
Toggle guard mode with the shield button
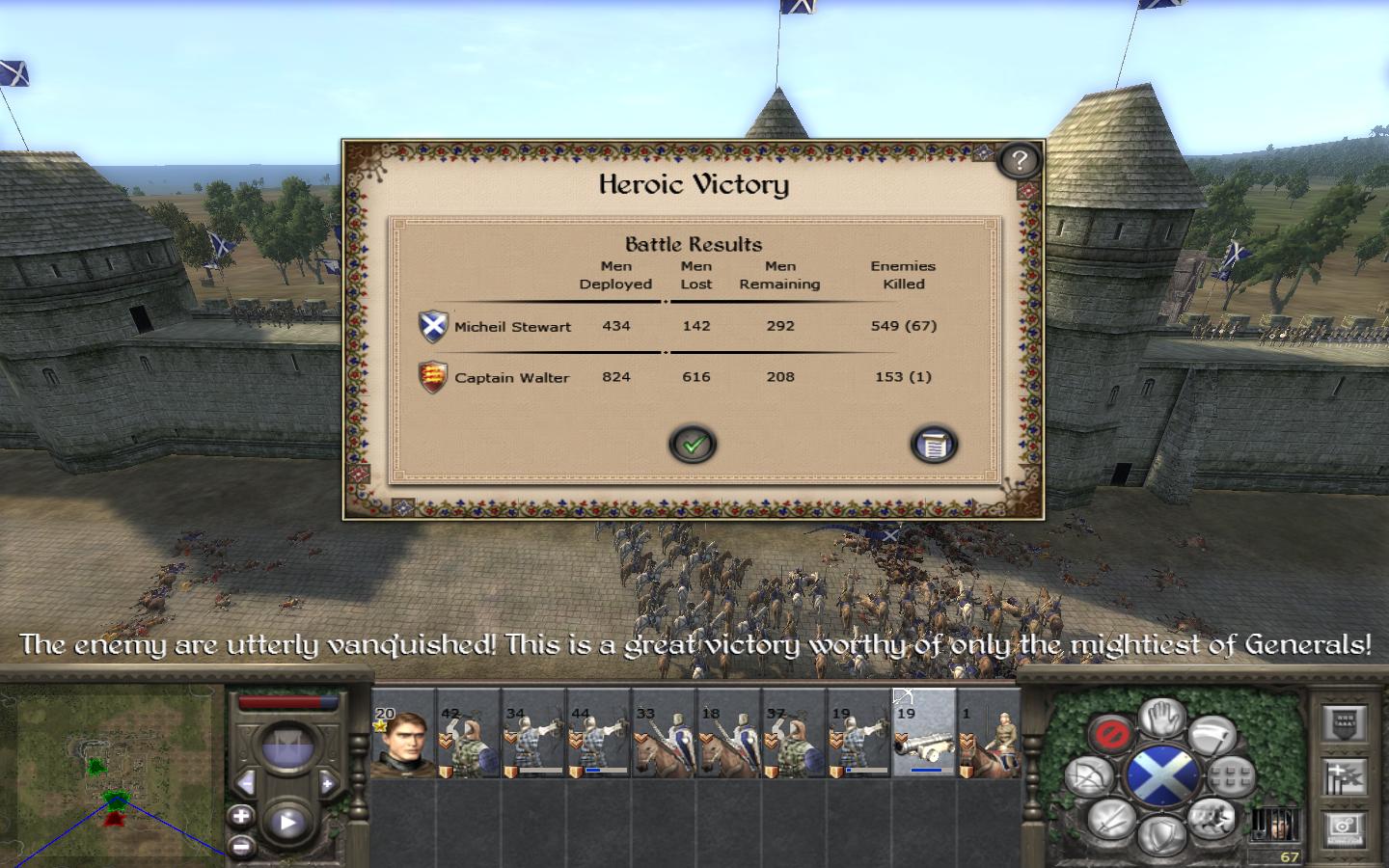[x=1162, y=834]
